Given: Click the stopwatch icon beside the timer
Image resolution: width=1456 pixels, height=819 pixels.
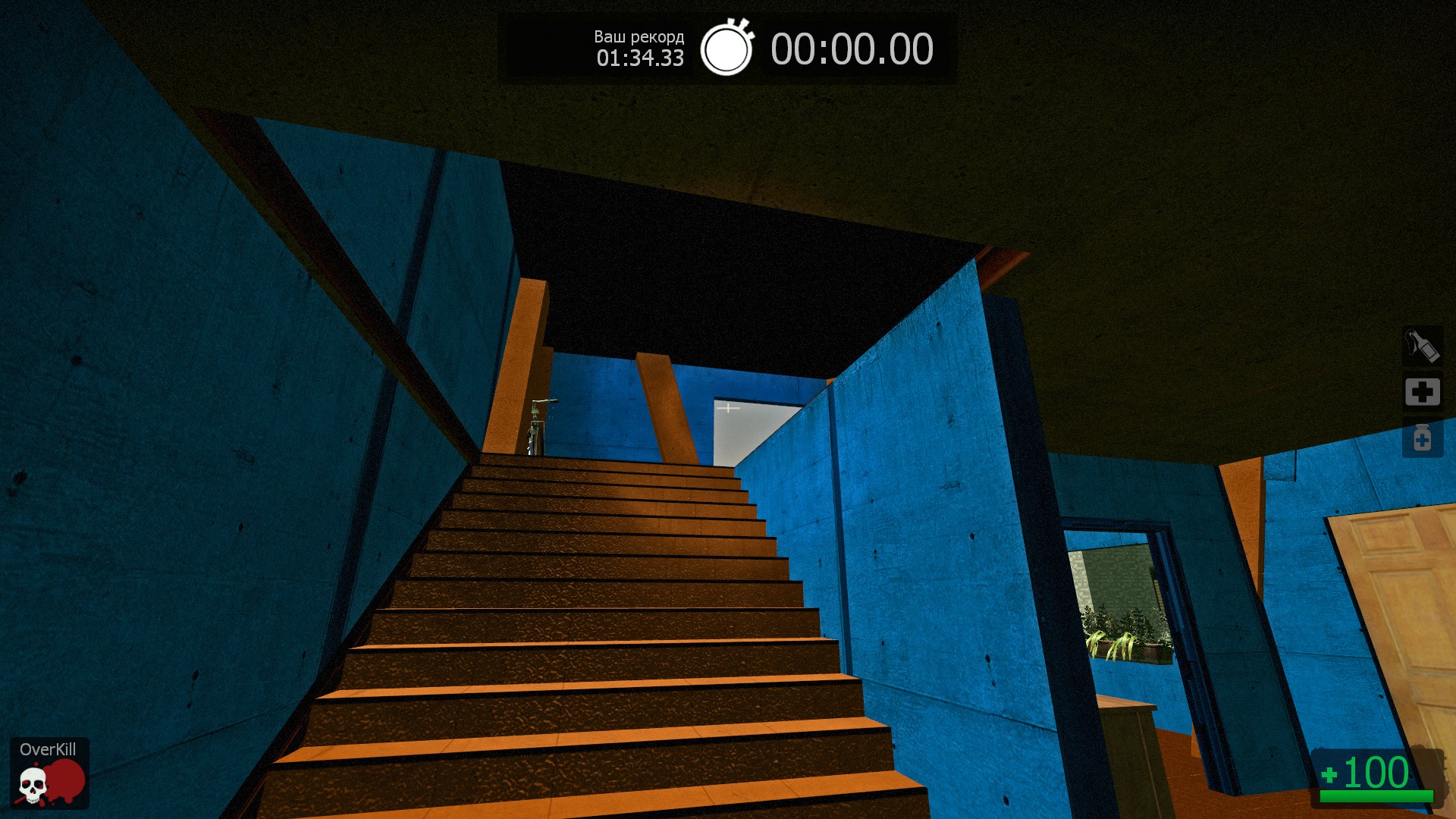Looking at the screenshot, I should [x=726, y=49].
